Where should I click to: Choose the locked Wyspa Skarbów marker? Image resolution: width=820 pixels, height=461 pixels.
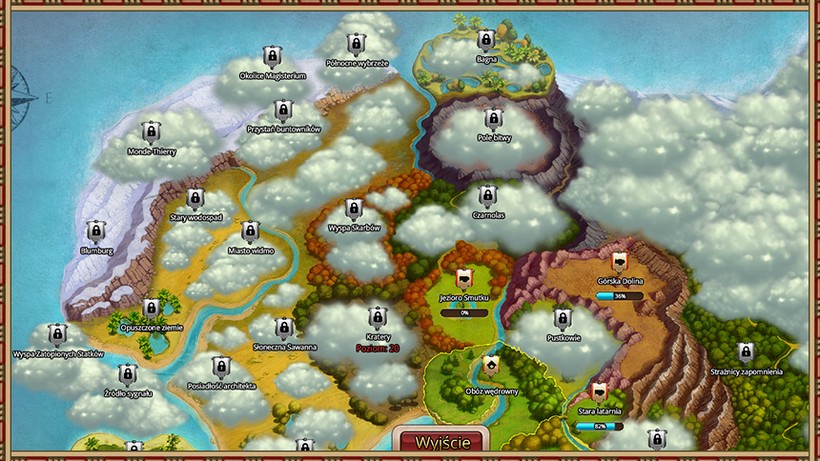[353, 208]
